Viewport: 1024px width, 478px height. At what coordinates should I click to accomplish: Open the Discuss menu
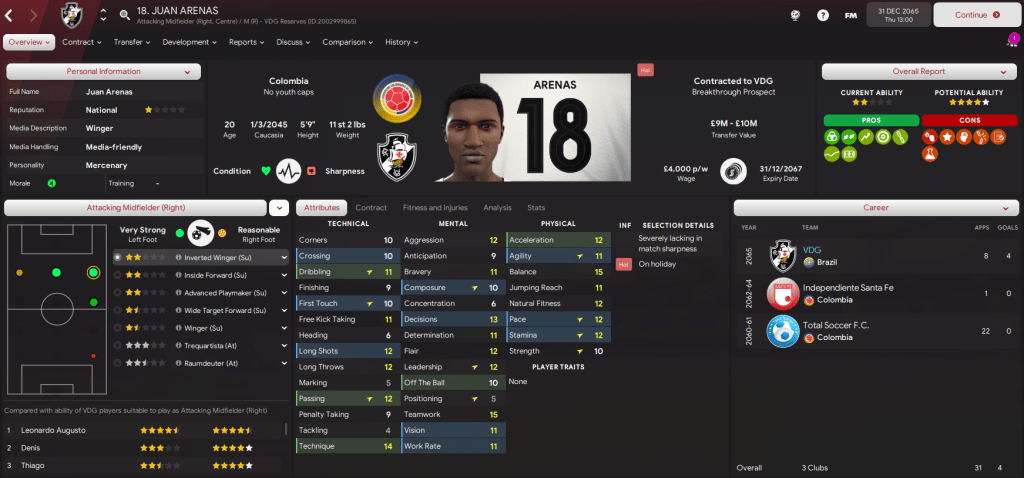[x=293, y=42]
